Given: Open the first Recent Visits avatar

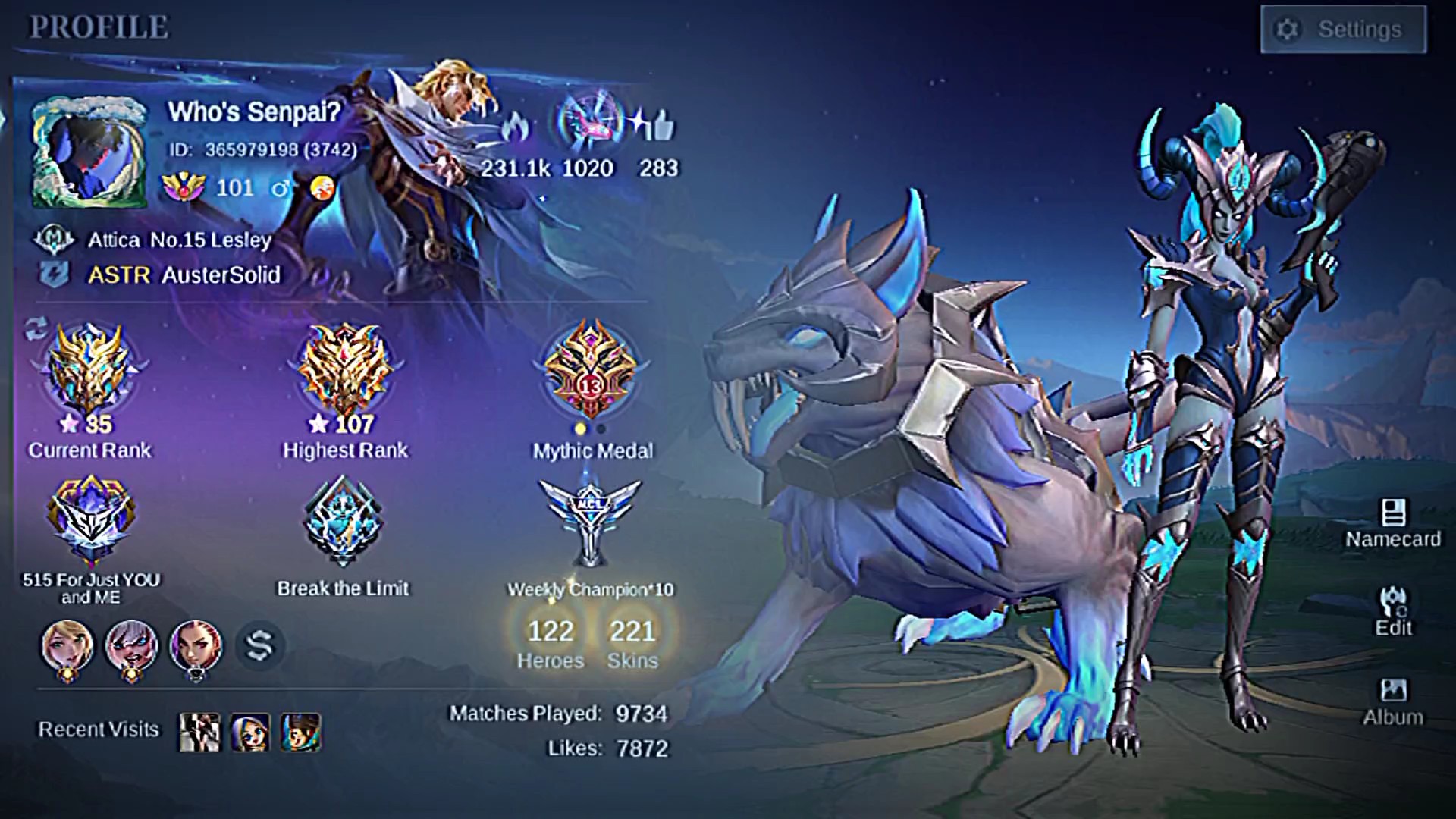Looking at the screenshot, I should pyautogui.click(x=199, y=732).
